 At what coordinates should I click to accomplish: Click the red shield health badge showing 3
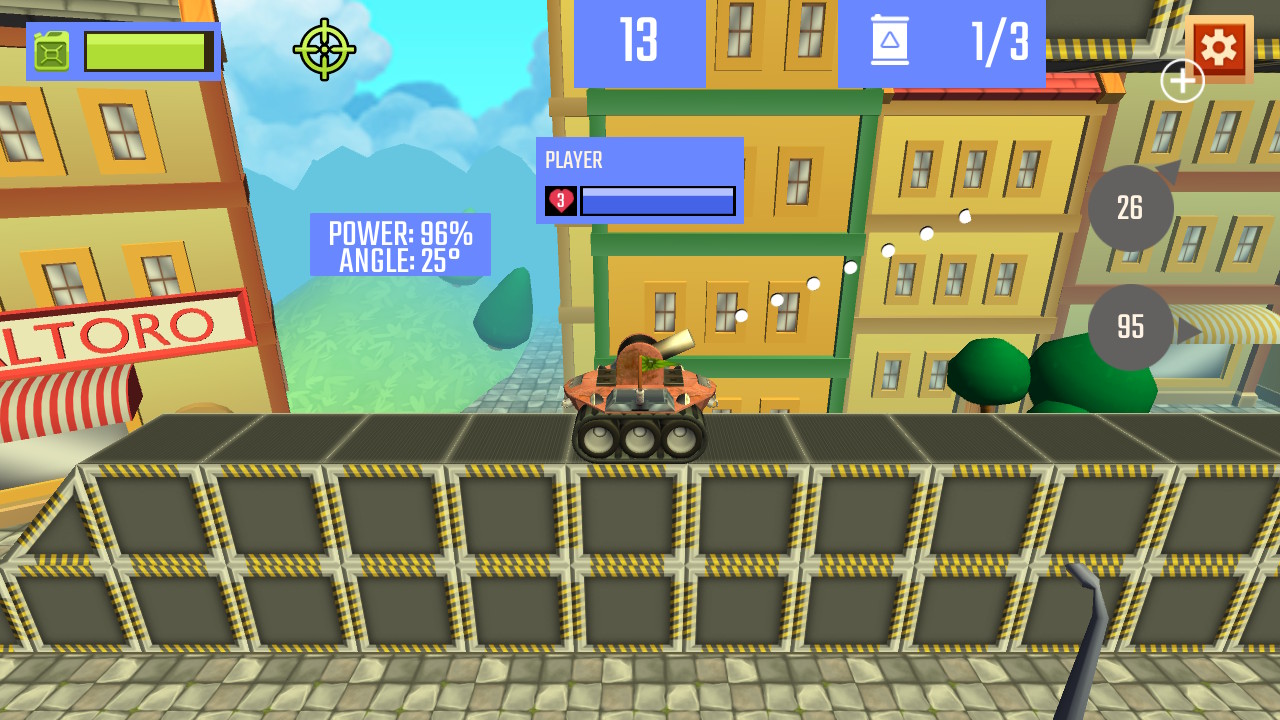560,200
